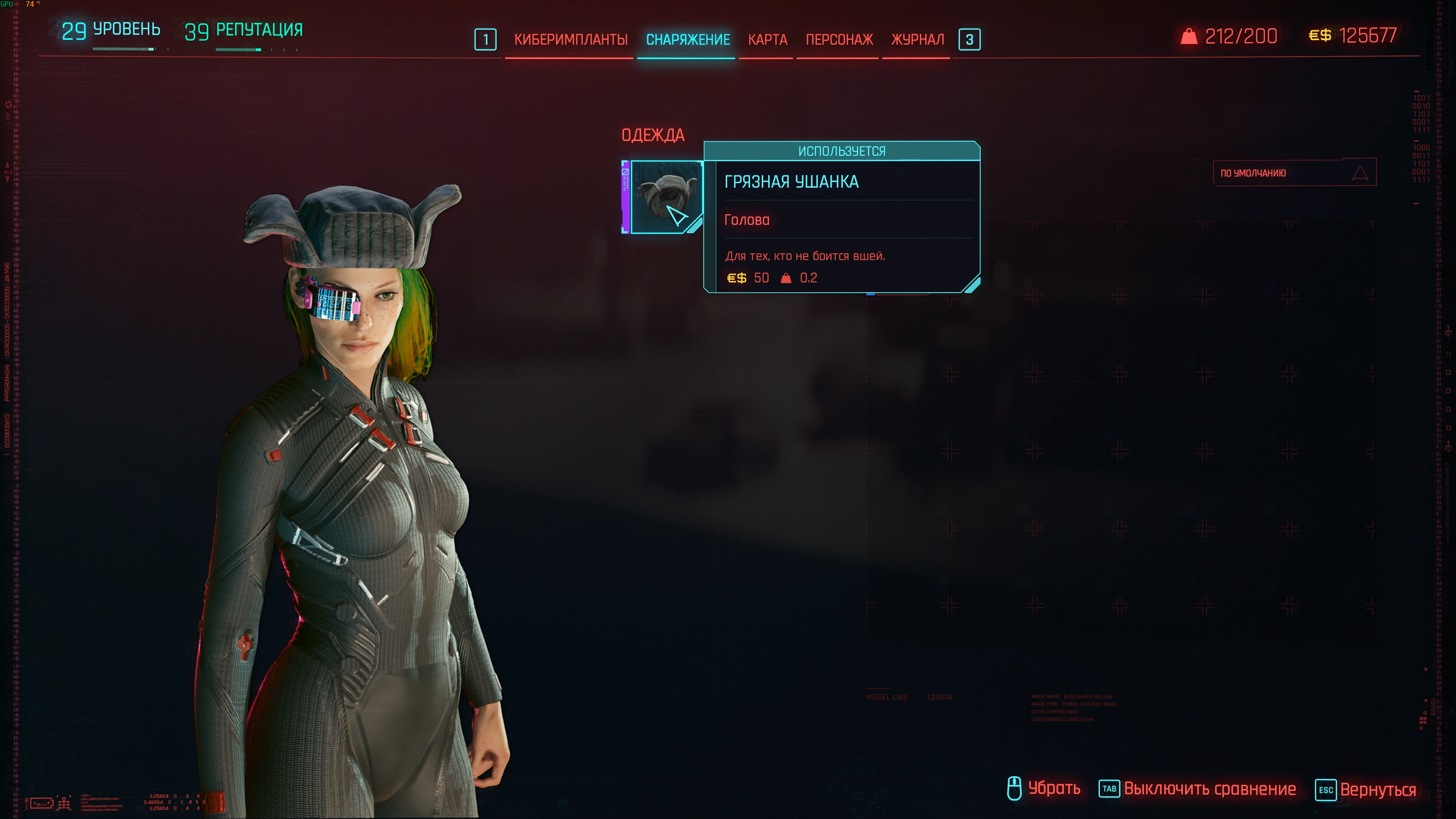
Task: Show the Журнал tab
Action: pyautogui.click(x=917, y=39)
